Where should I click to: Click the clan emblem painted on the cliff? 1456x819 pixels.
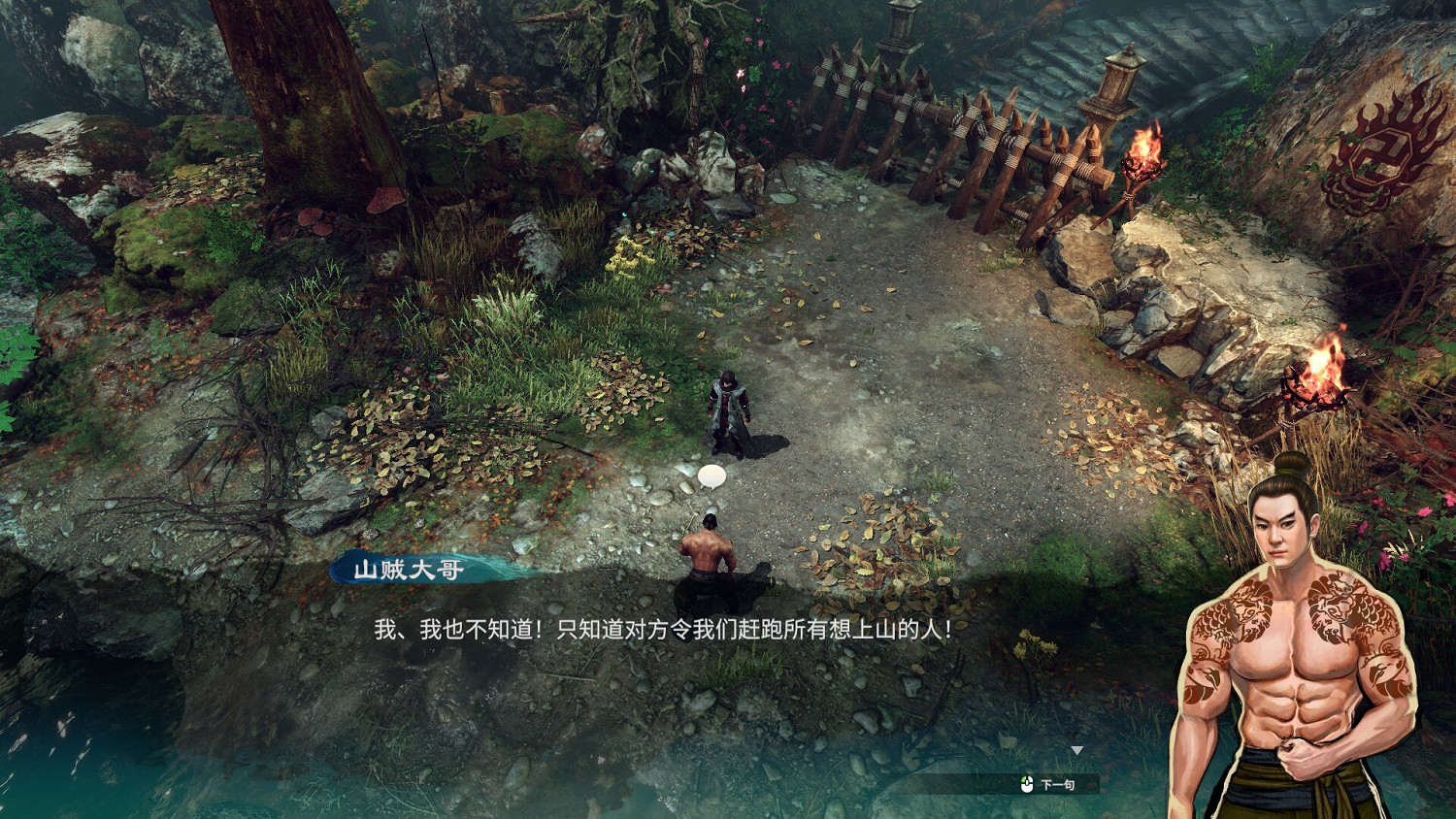coord(1379,152)
